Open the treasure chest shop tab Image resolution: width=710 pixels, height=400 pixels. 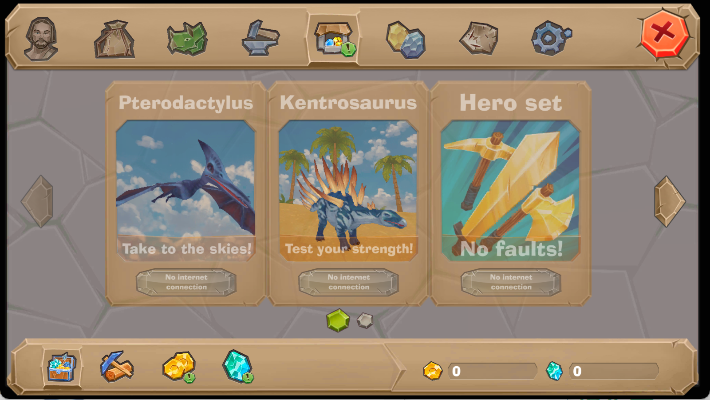click(x=332, y=38)
